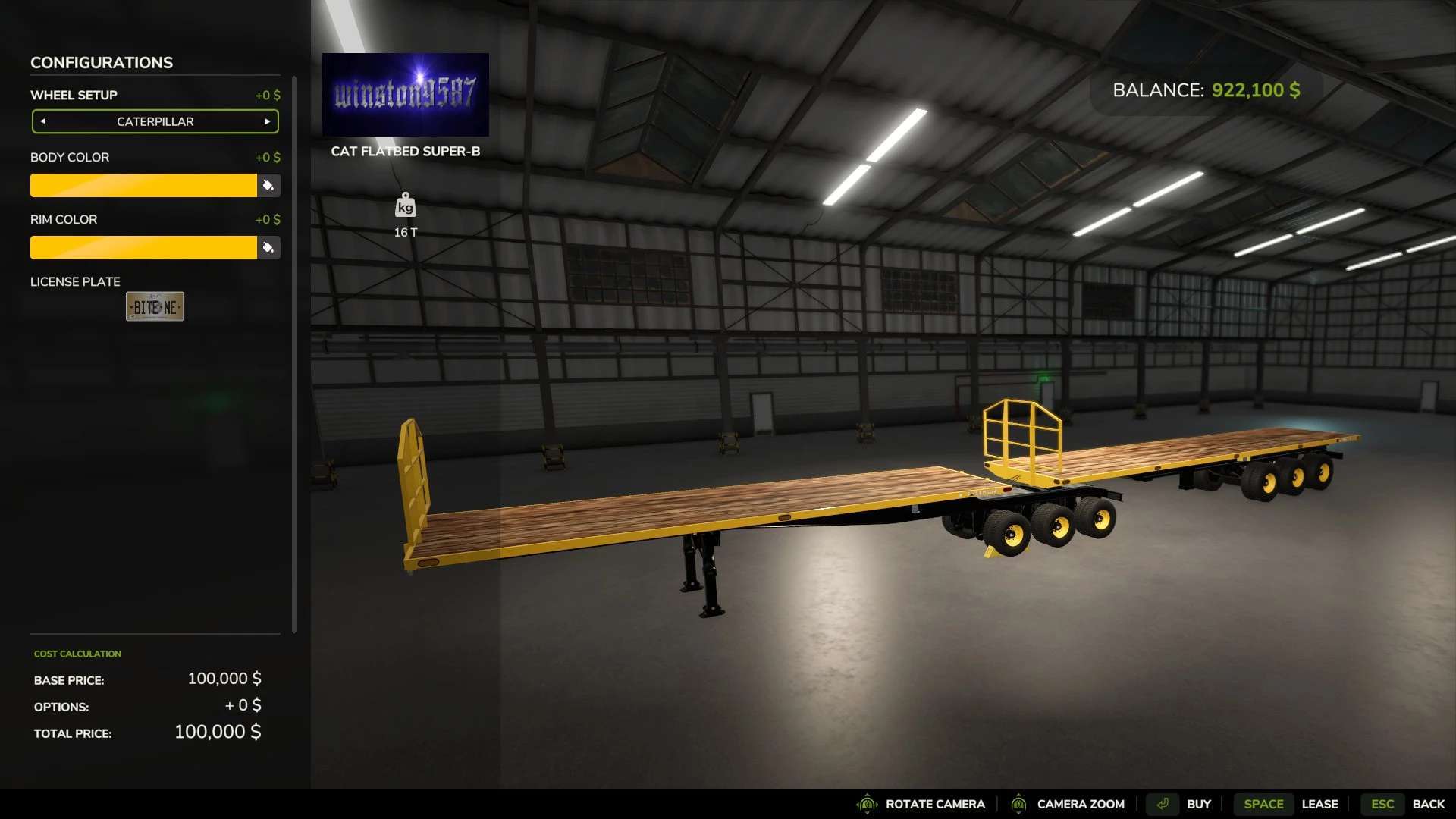Click the SPACE key badge beside LEASE
1456x819 pixels.
(x=1263, y=804)
